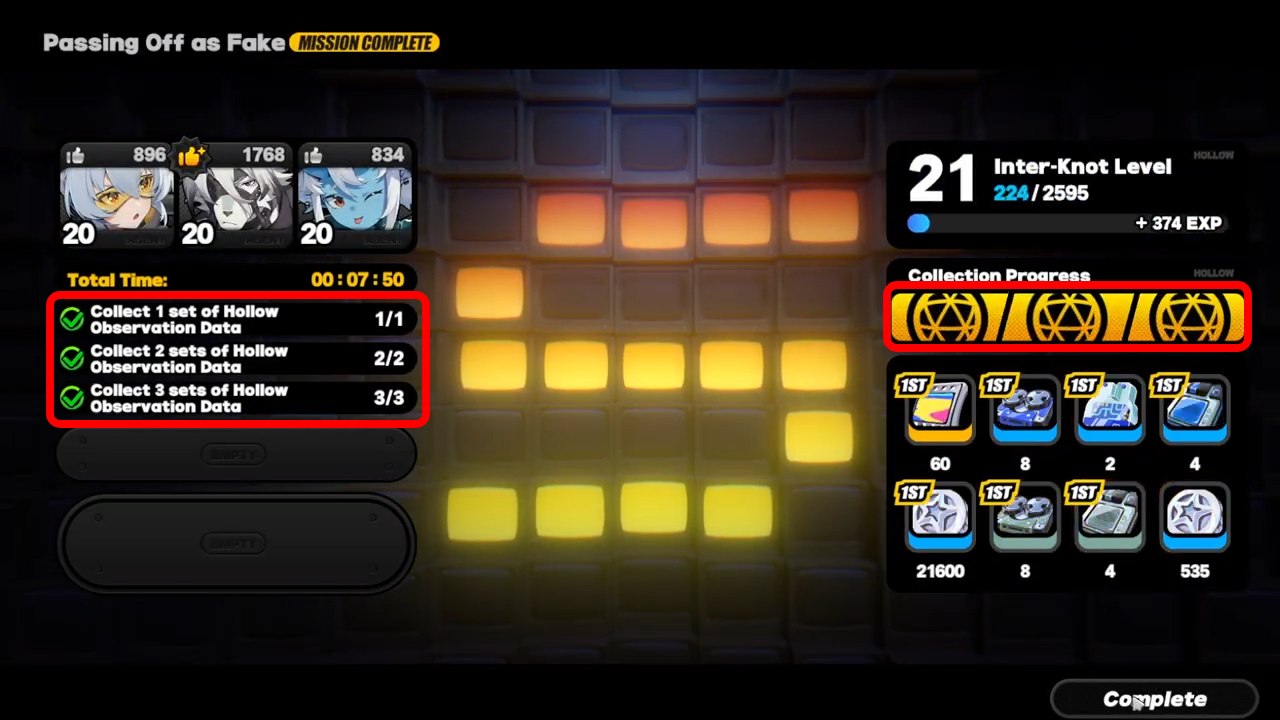The height and width of the screenshot is (720, 1280).
Task: Select the Collection Progress header
Action: tap(998, 276)
